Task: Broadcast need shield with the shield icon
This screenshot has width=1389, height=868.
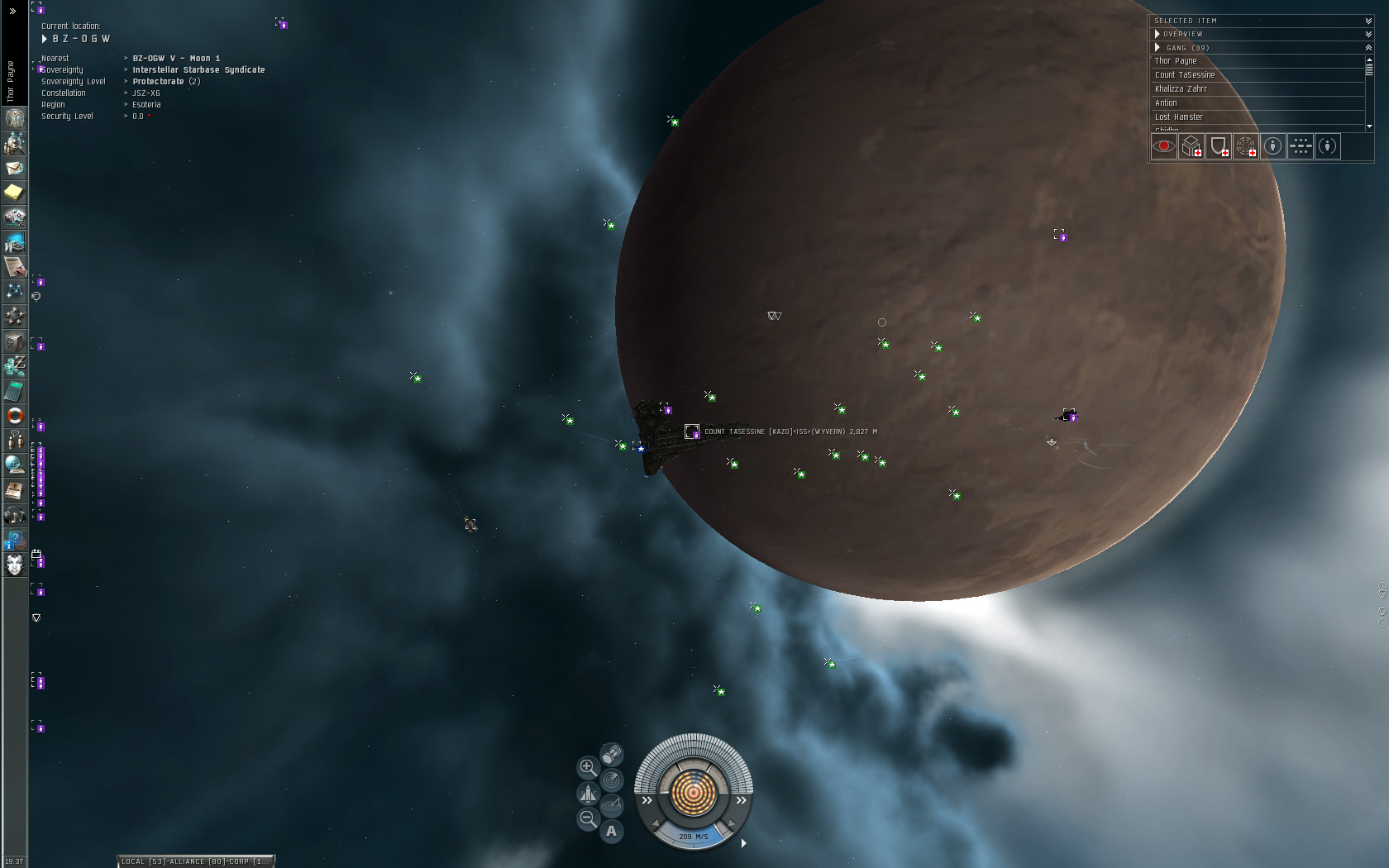Action: coord(1218,146)
